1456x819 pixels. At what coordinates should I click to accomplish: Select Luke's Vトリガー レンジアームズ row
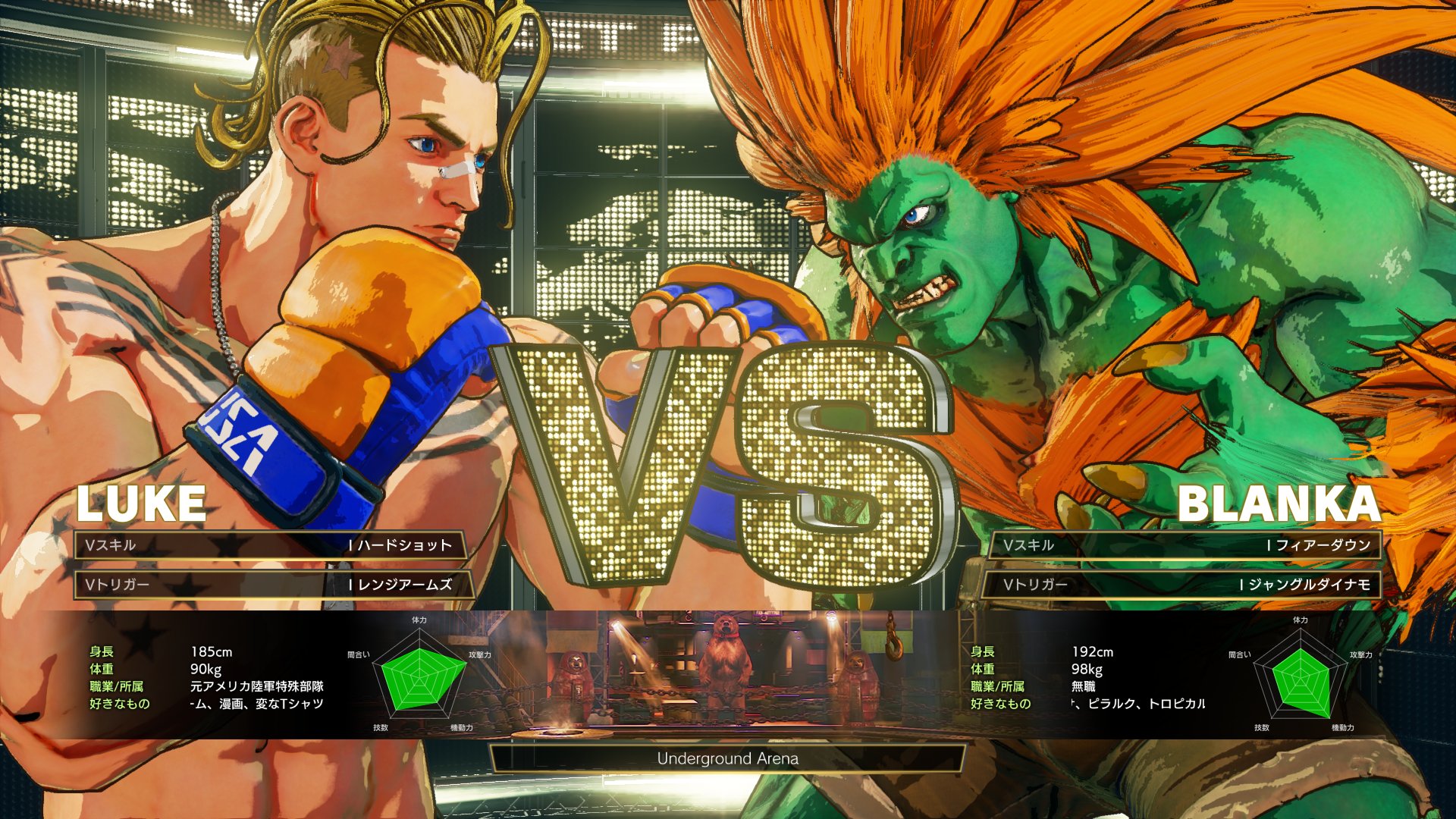click(273, 585)
